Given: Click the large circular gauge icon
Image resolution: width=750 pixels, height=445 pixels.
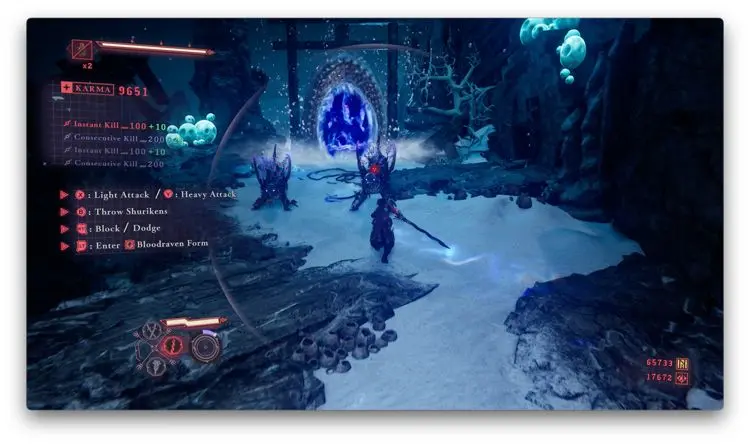Looking at the screenshot, I should coord(205,347).
